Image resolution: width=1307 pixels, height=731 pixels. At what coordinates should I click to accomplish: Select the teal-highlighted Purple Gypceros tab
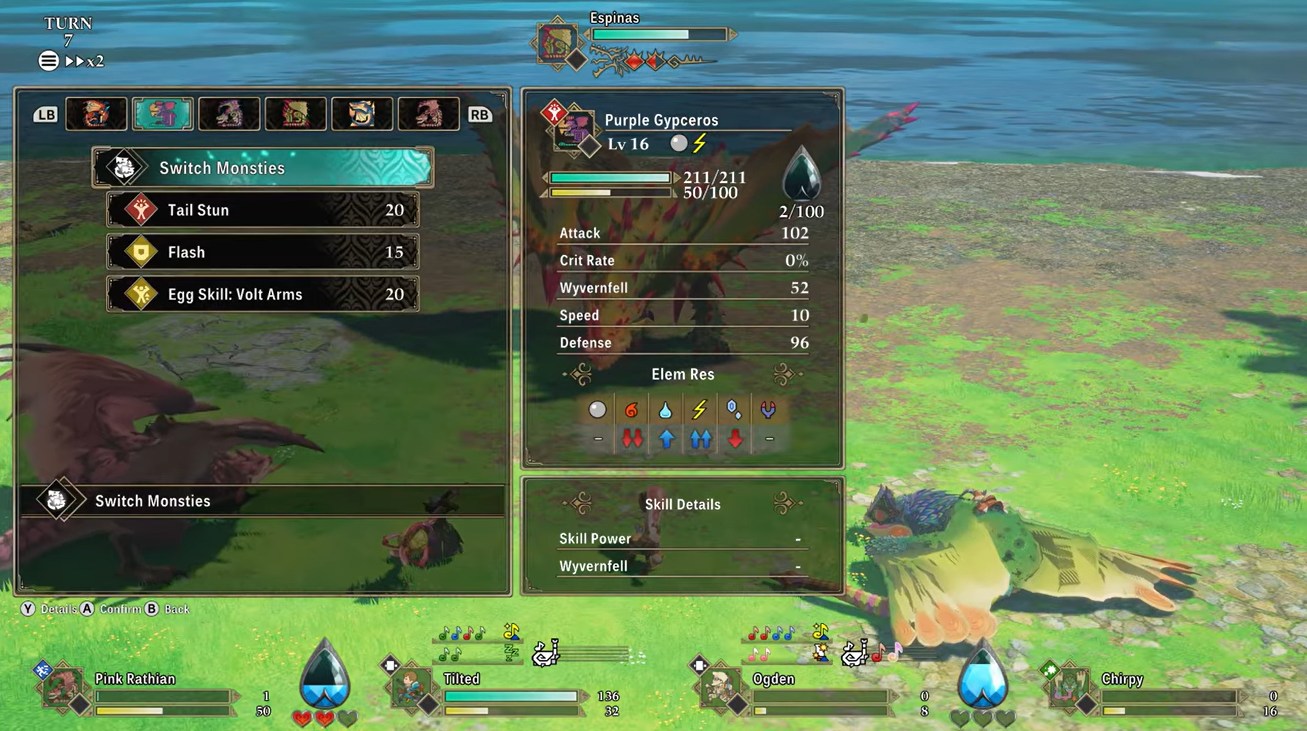[x=163, y=114]
